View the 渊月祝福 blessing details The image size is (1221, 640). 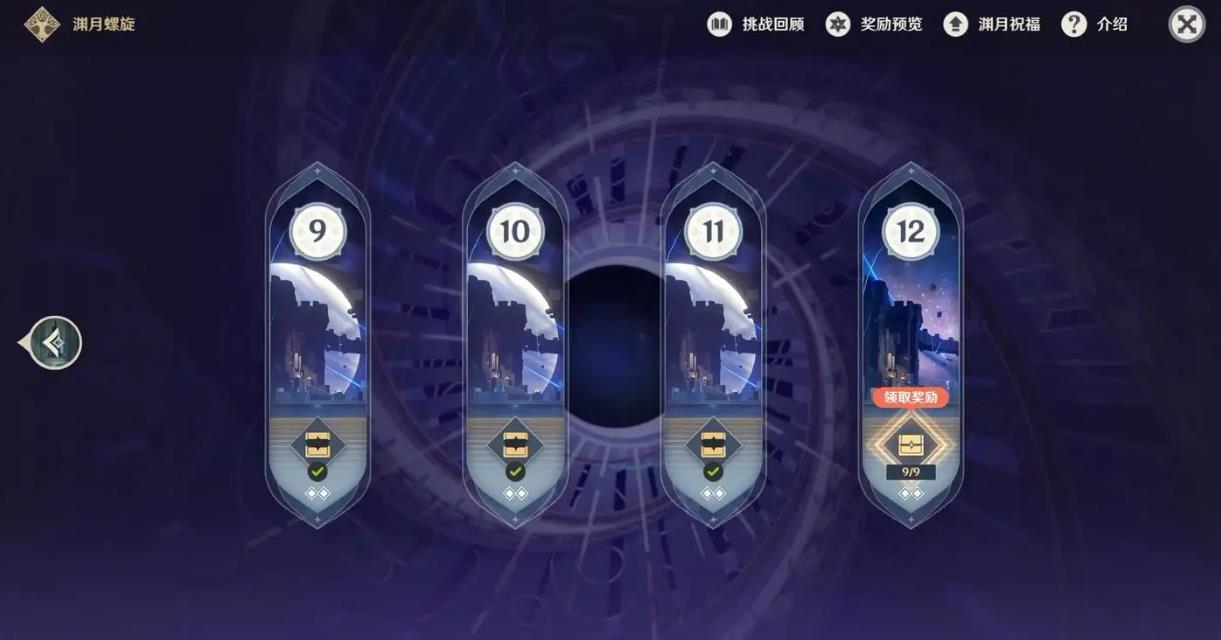pyautogui.click(x=992, y=25)
